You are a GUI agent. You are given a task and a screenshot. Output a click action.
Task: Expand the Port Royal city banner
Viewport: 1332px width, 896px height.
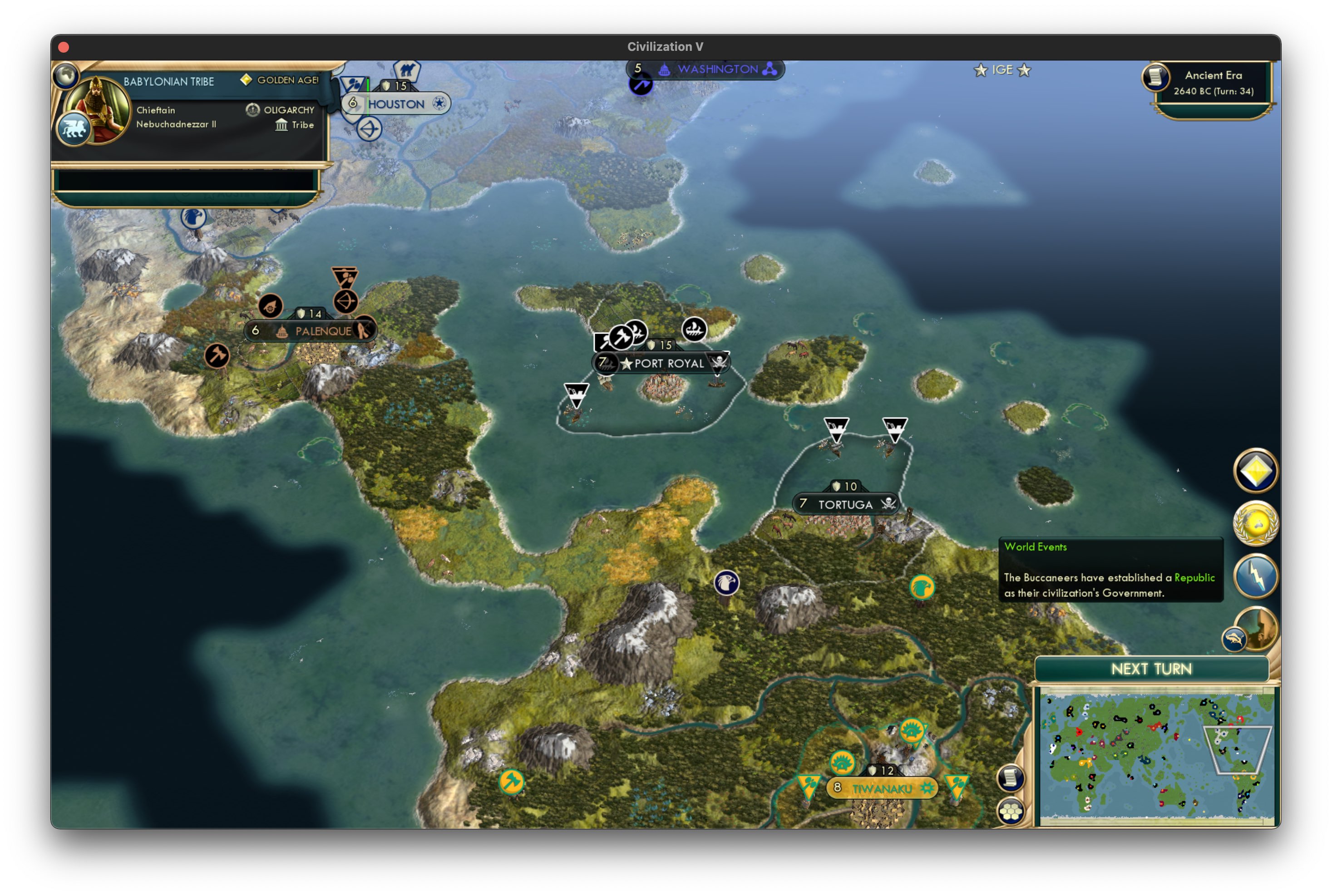666,364
